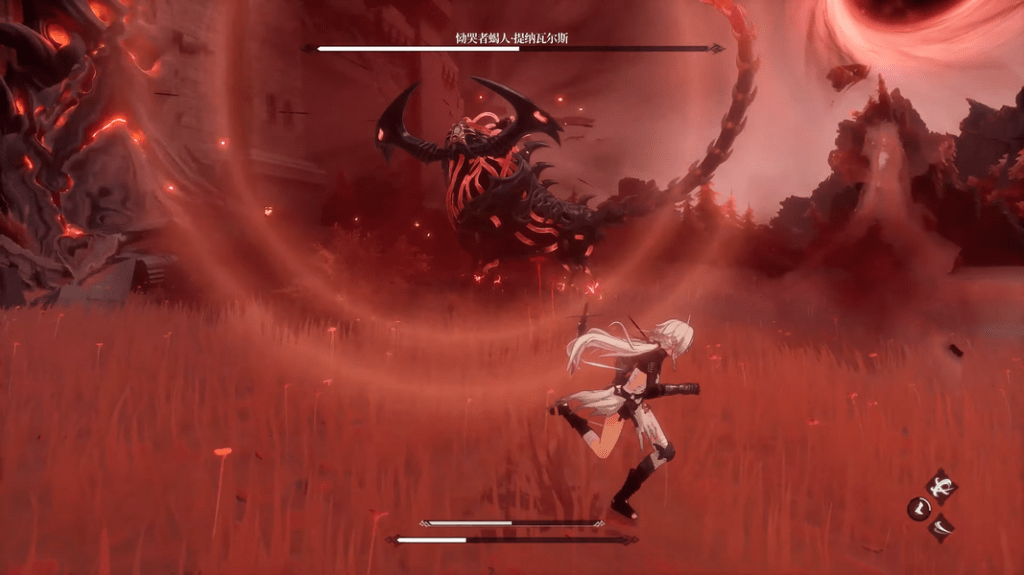Activate the crossed blades skill icon
Viewport: 1024px width, 575px height.
[941, 487]
